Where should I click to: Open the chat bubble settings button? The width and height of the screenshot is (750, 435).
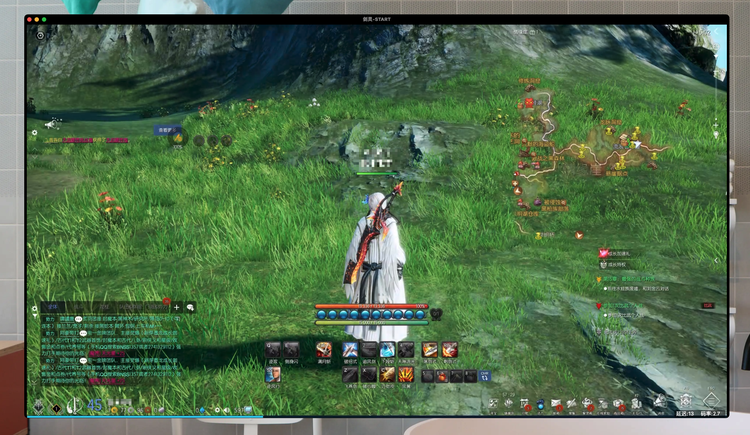pyautogui.click(x=191, y=307)
